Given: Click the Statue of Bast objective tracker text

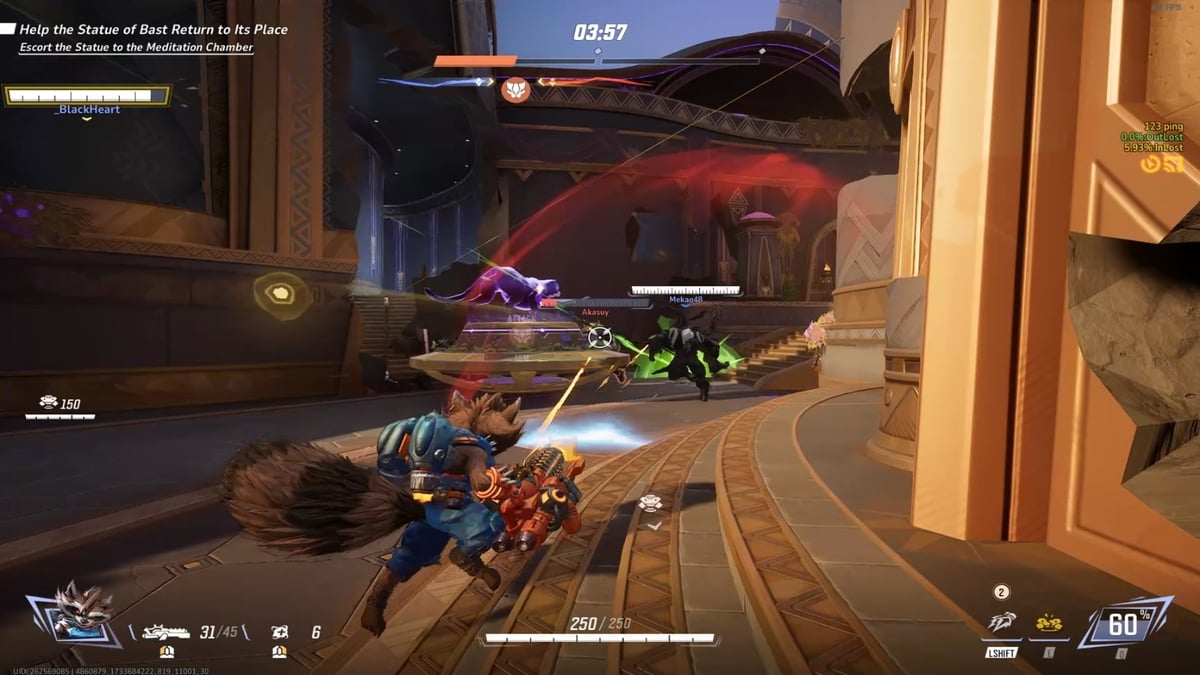Looking at the screenshot, I should pyautogui.click(x=153, y=30).
